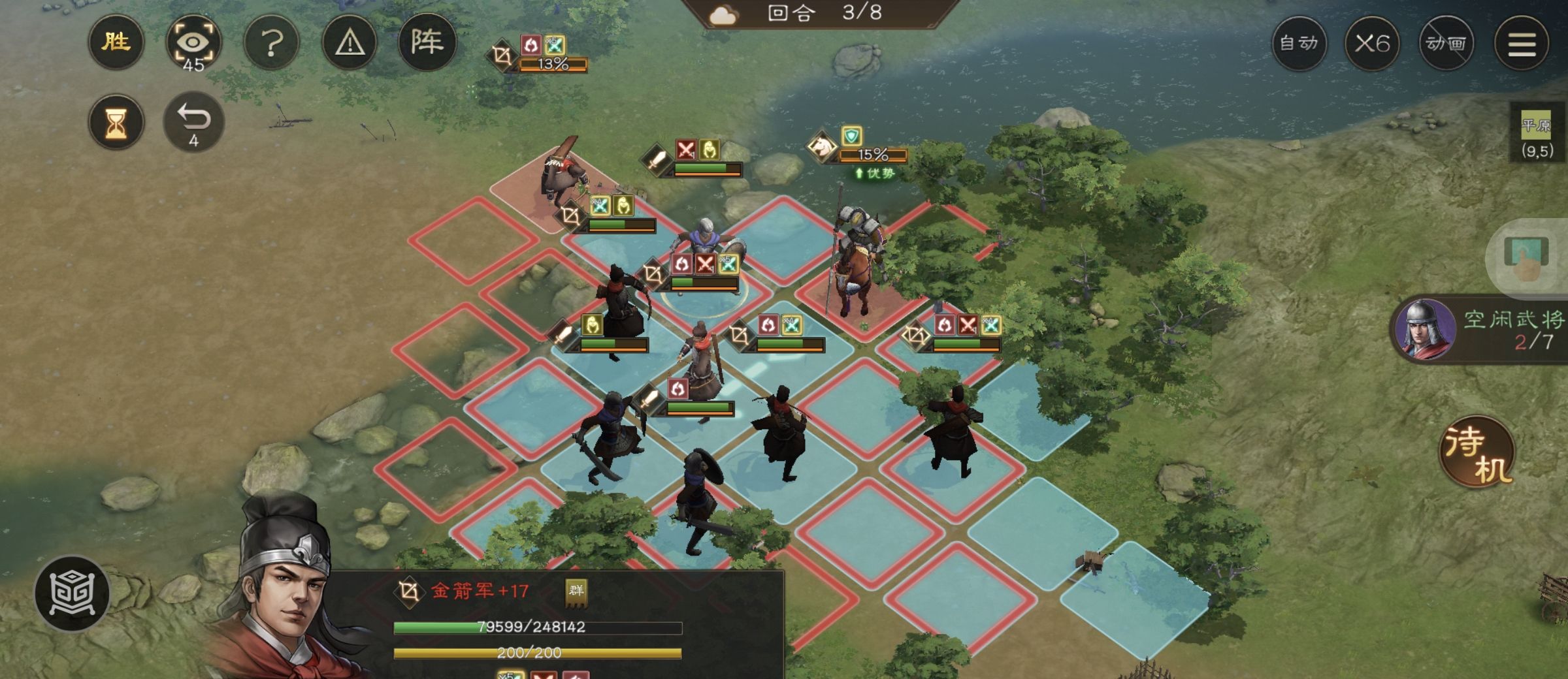Open the warning triangle alert icon
Screen dimensions: 1568x679
[350, 42]
